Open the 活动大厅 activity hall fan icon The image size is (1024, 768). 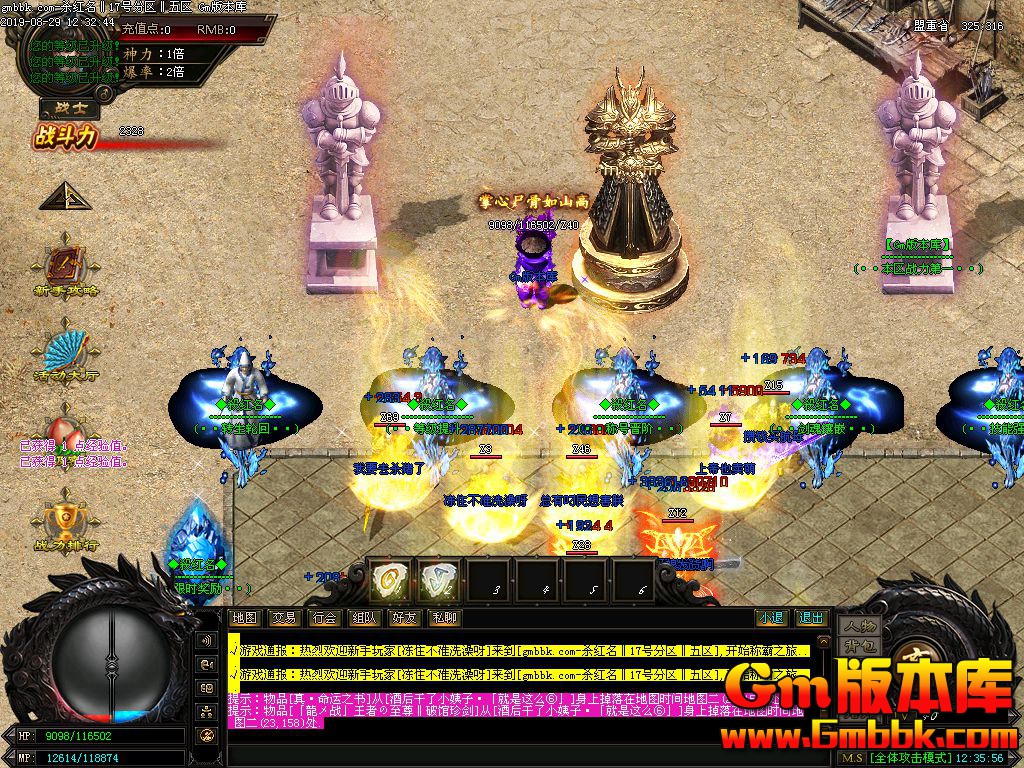tap(66, 351)
